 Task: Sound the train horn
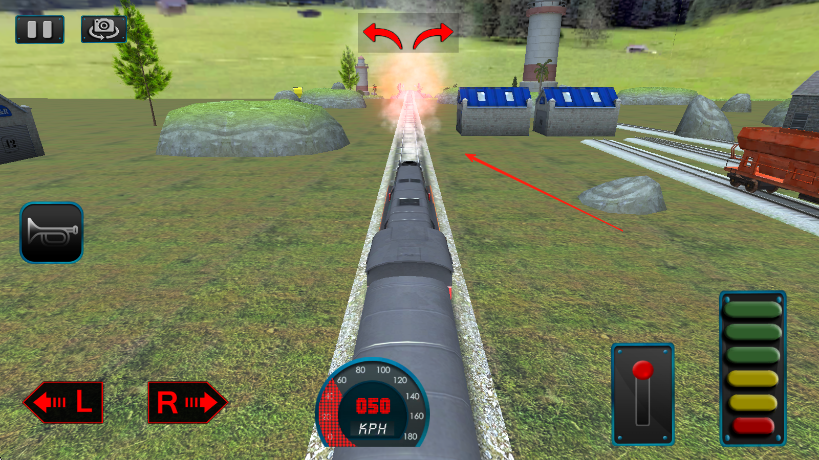[x=51, y=233]
